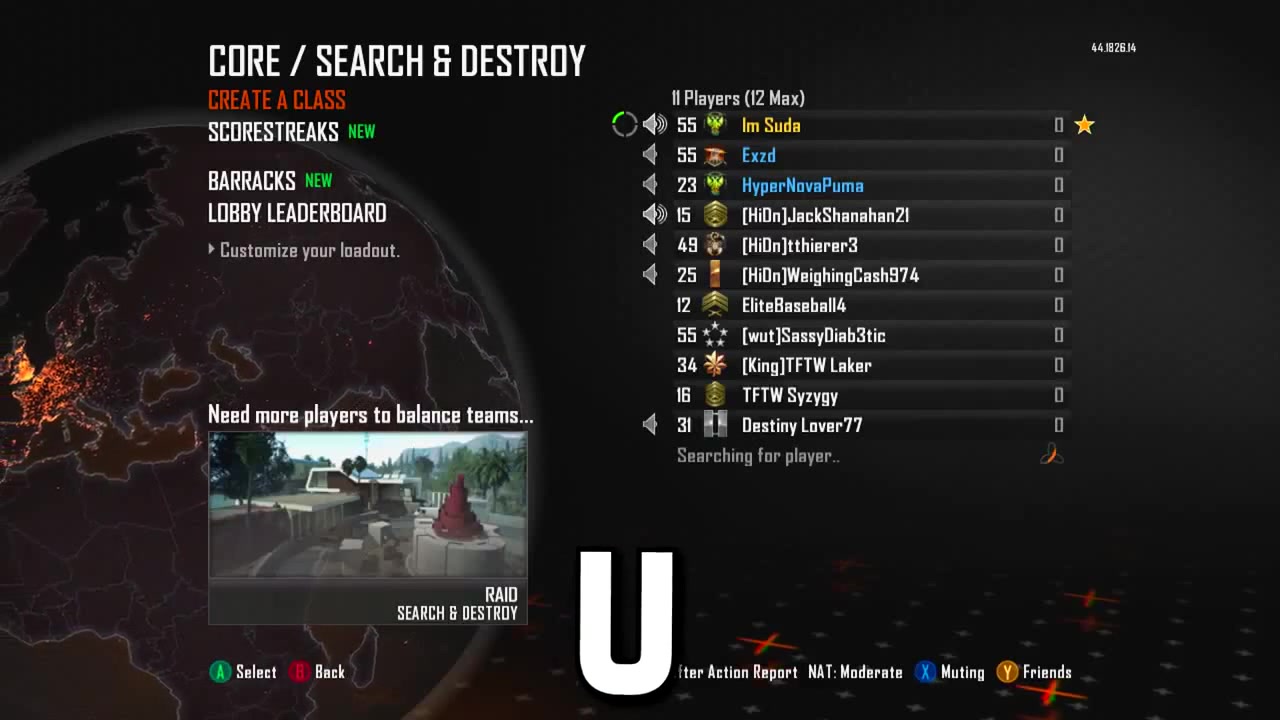Select Create A Class
The height and width of the screenshot is (720, 1280).
(276, 100)
